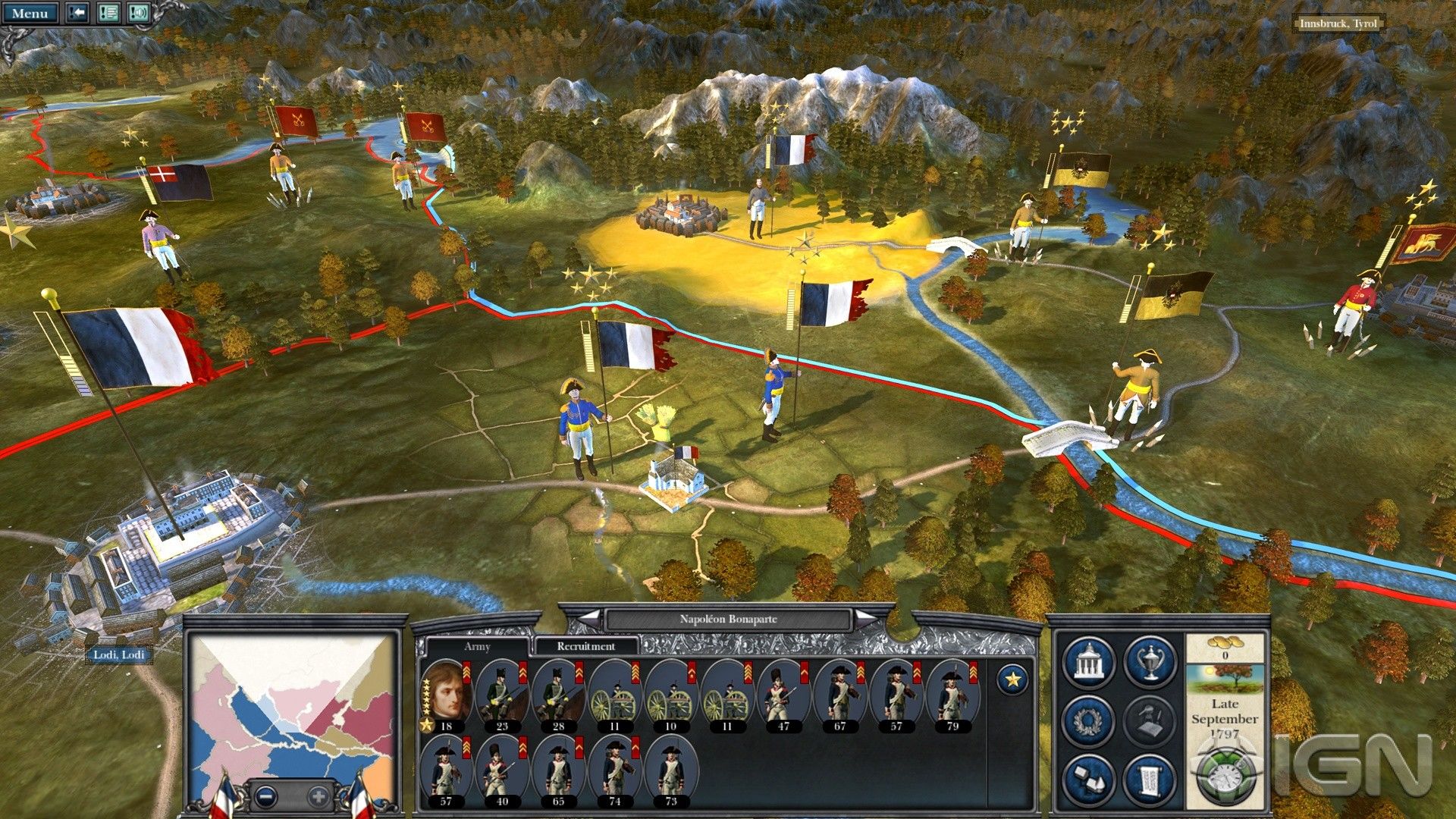
Task: Click the exclamation arrow advice button
Action: (77, 13)
